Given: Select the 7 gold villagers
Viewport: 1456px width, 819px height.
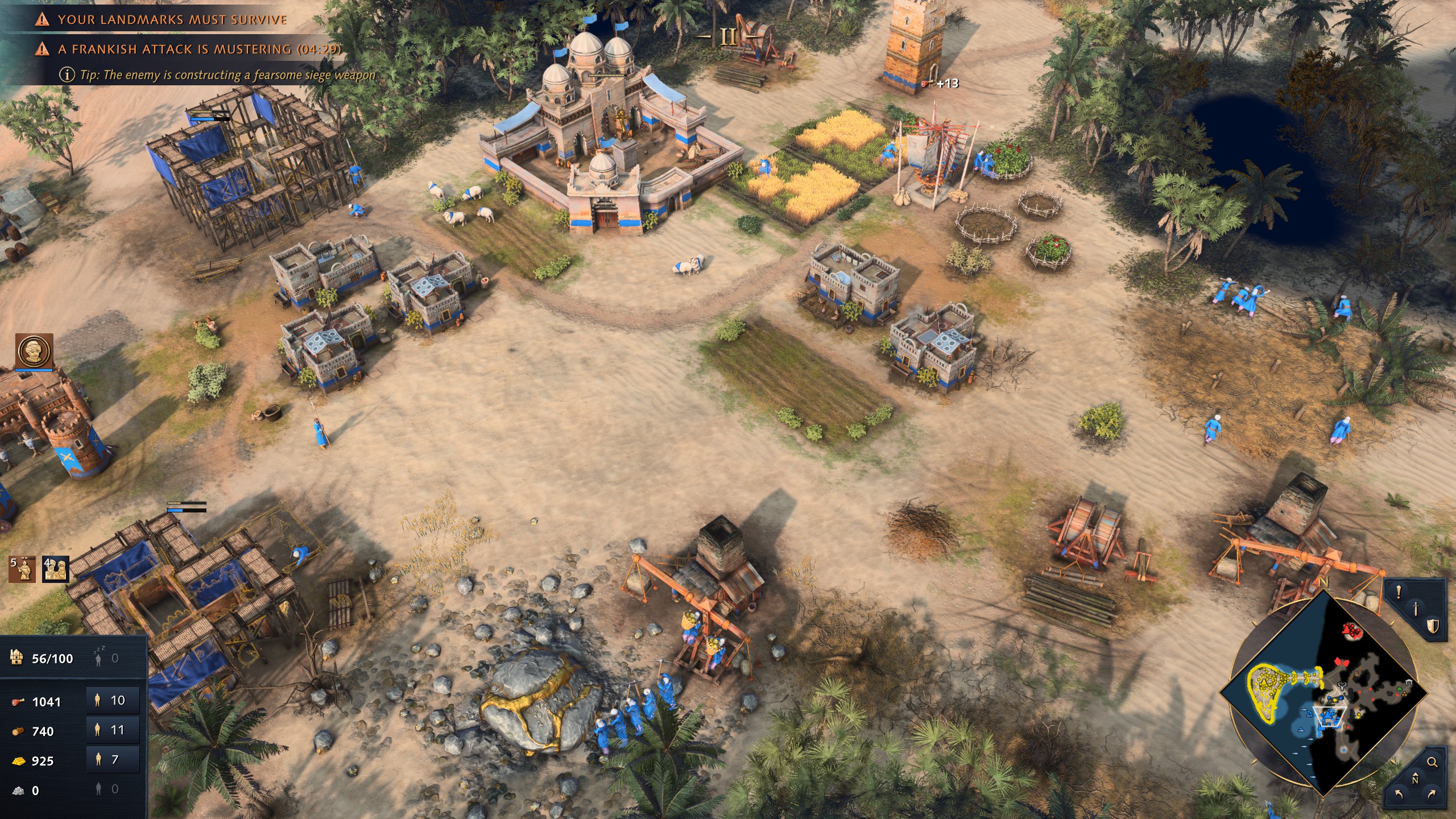Looking at the screenshot, I should 113,760.
